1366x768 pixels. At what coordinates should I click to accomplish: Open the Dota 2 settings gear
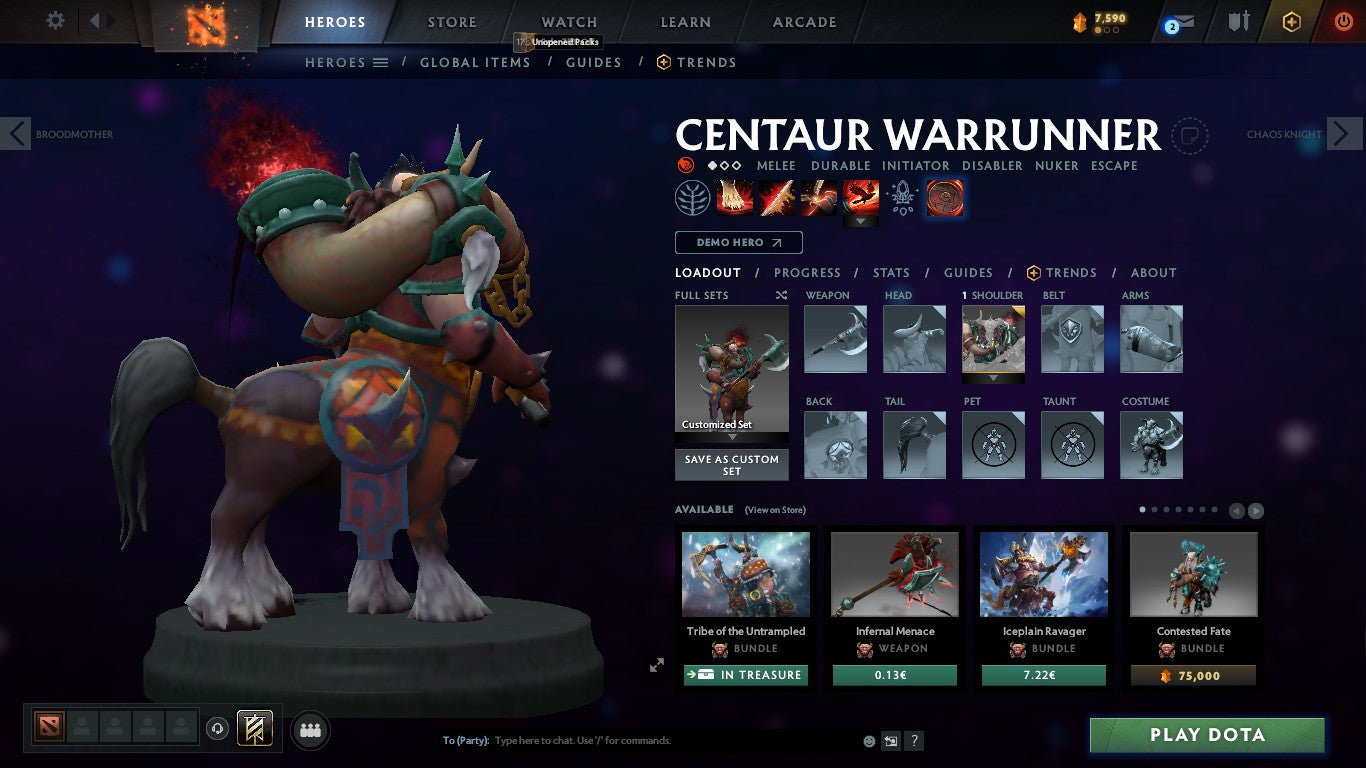55,20
